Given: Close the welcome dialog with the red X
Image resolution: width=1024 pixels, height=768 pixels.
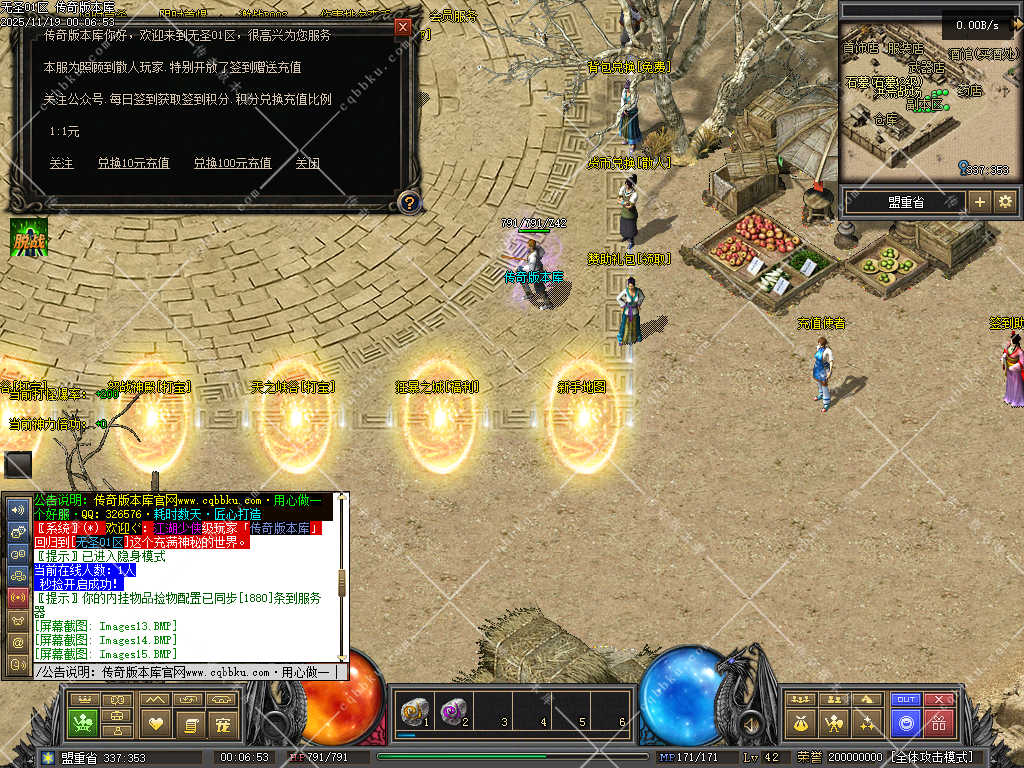Looking at the screenshot, I should [x=403, y=27].
